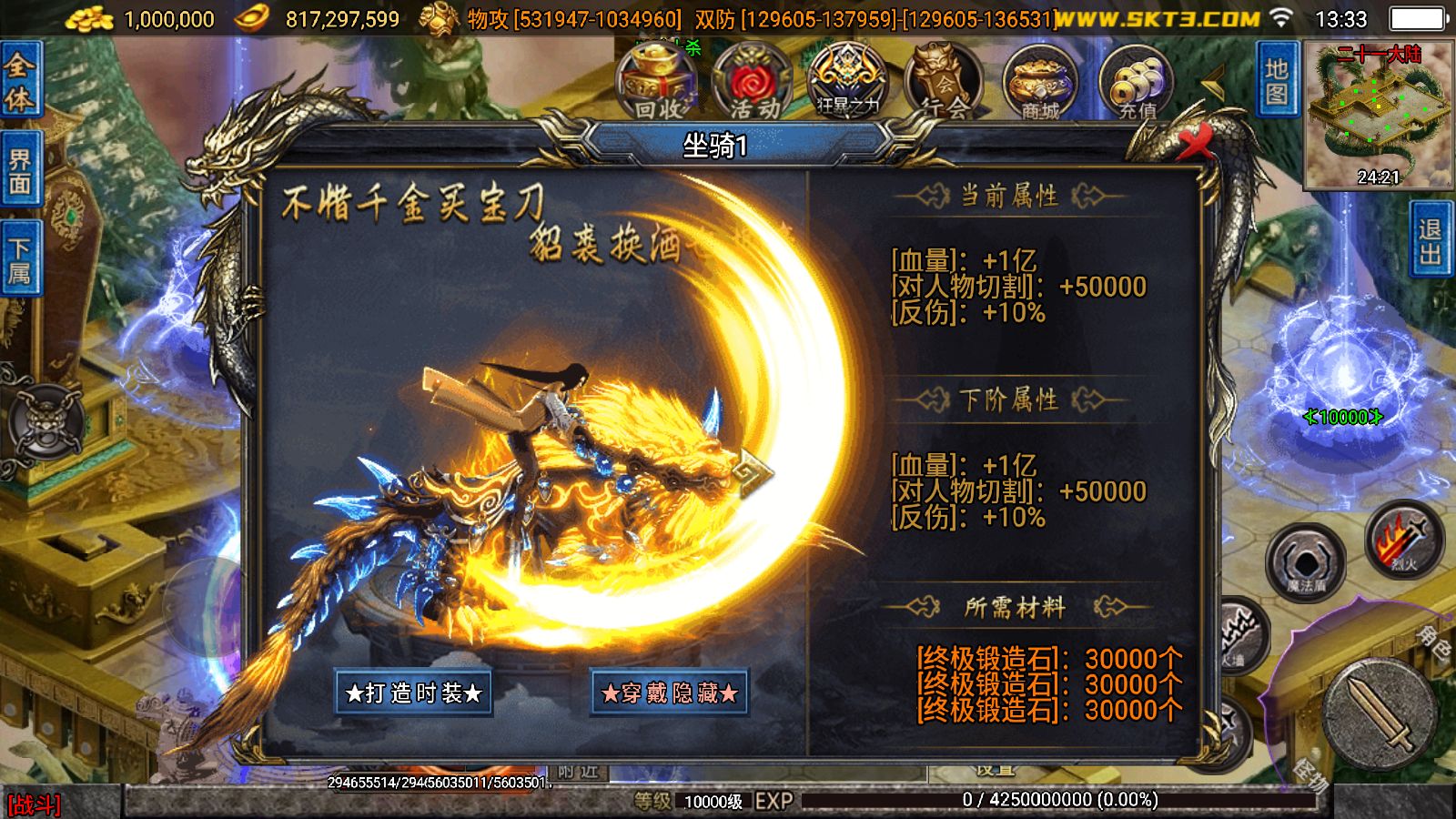
Task: Open the 行会 guild panel
Action: coord(942,82)
